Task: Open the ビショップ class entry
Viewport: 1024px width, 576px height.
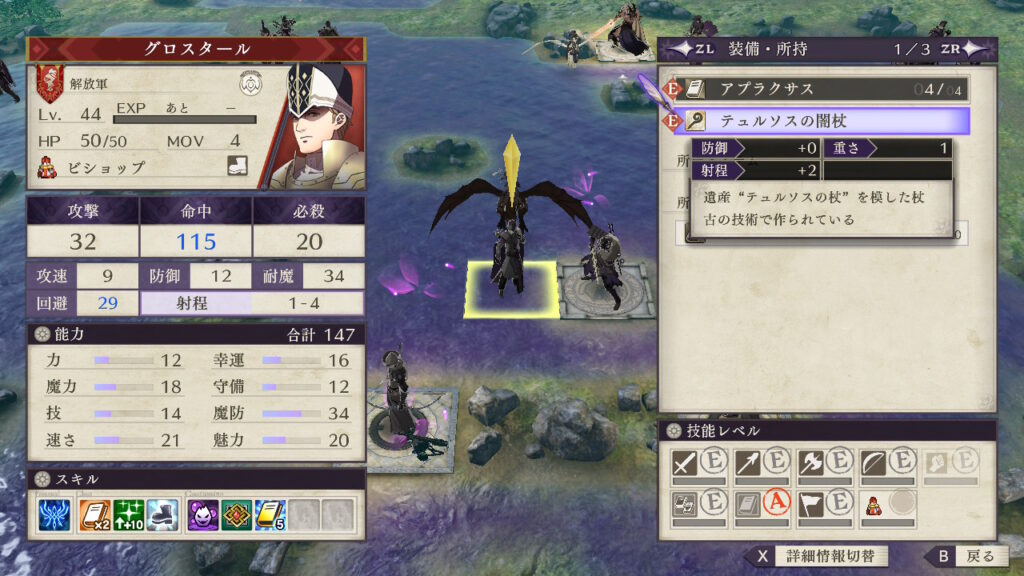Action: (105, 168)
